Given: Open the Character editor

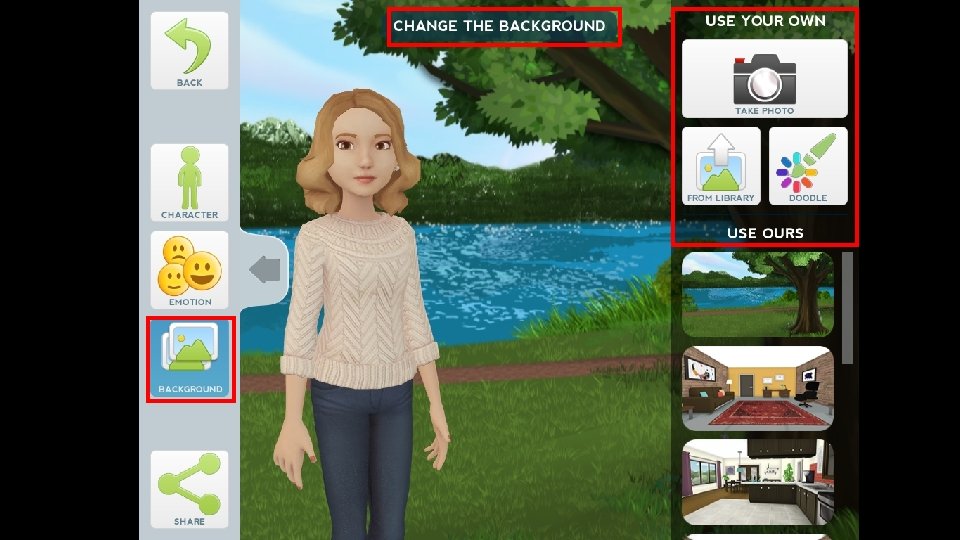Looking at the screenshot, I should (190, 182).
